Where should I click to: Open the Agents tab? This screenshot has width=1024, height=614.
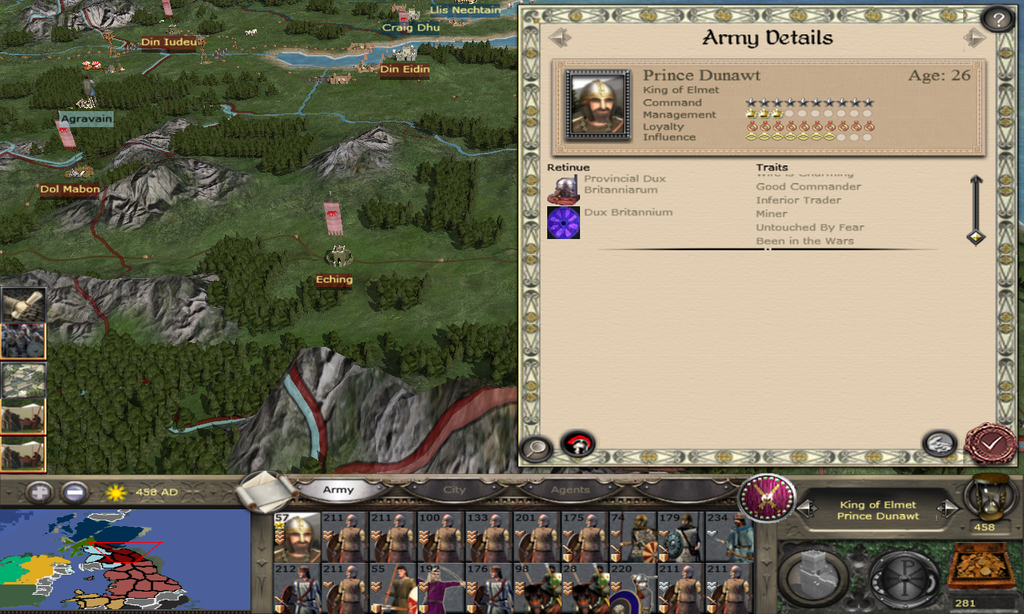coord(570,490)
